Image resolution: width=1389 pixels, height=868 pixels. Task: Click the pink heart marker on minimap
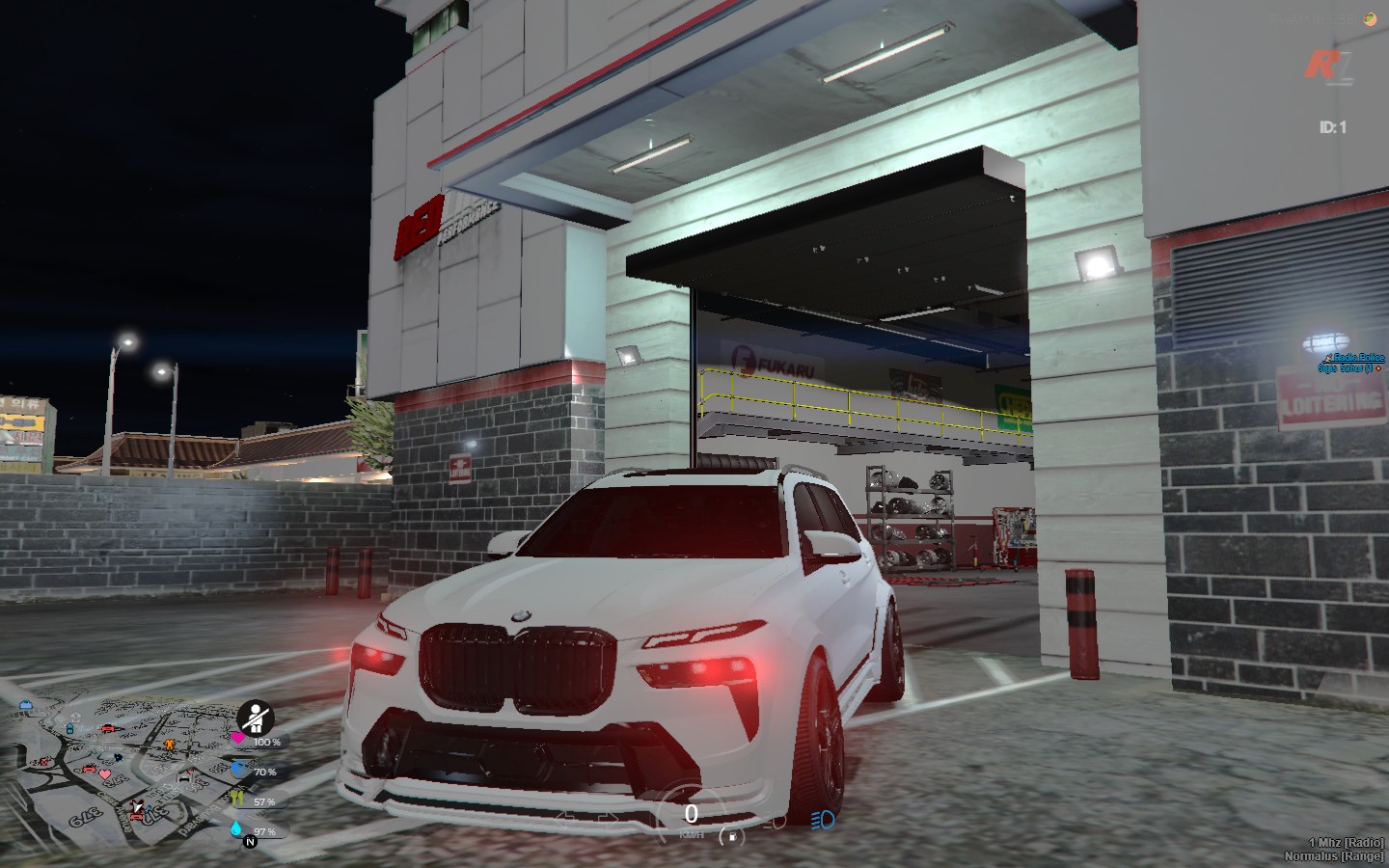pyautogui.click(x=105, y=774)
